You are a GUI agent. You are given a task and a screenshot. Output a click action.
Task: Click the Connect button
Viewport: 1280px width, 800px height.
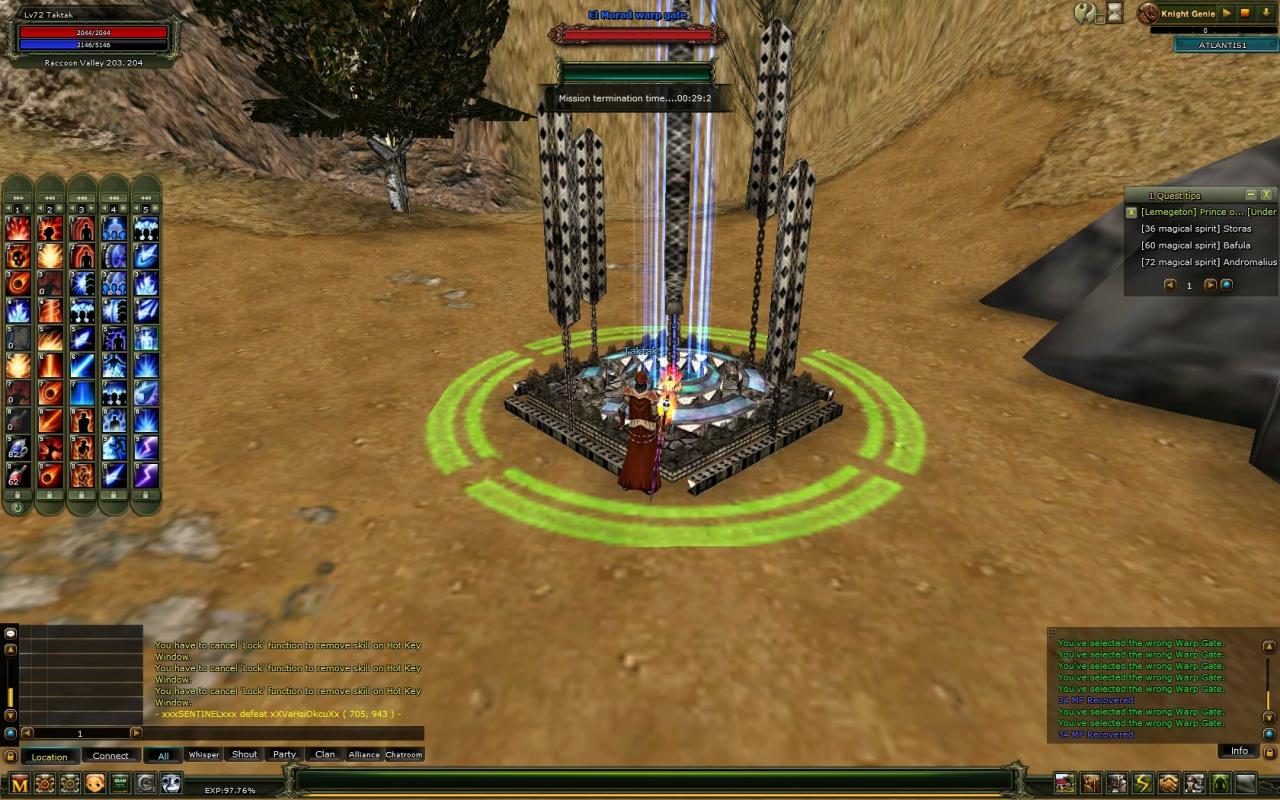[110, 756]
